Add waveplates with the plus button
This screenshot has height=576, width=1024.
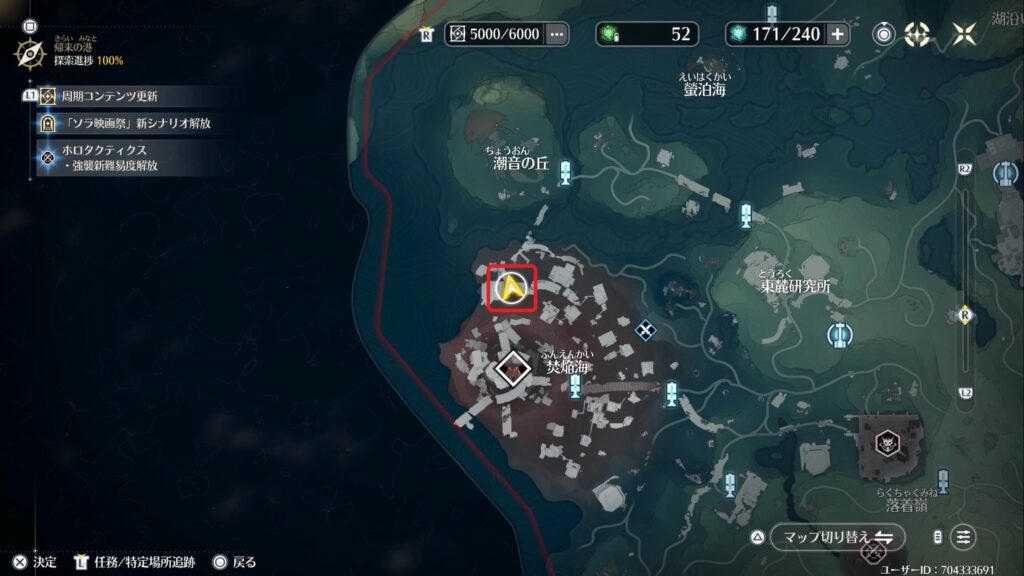click(837, 34)
